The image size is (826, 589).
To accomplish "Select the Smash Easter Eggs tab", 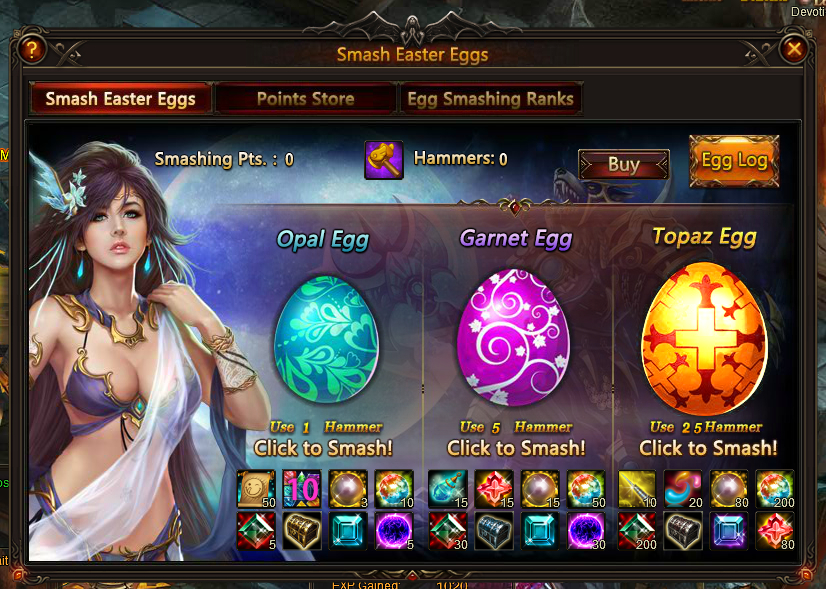I will click(x=119, y=99).
